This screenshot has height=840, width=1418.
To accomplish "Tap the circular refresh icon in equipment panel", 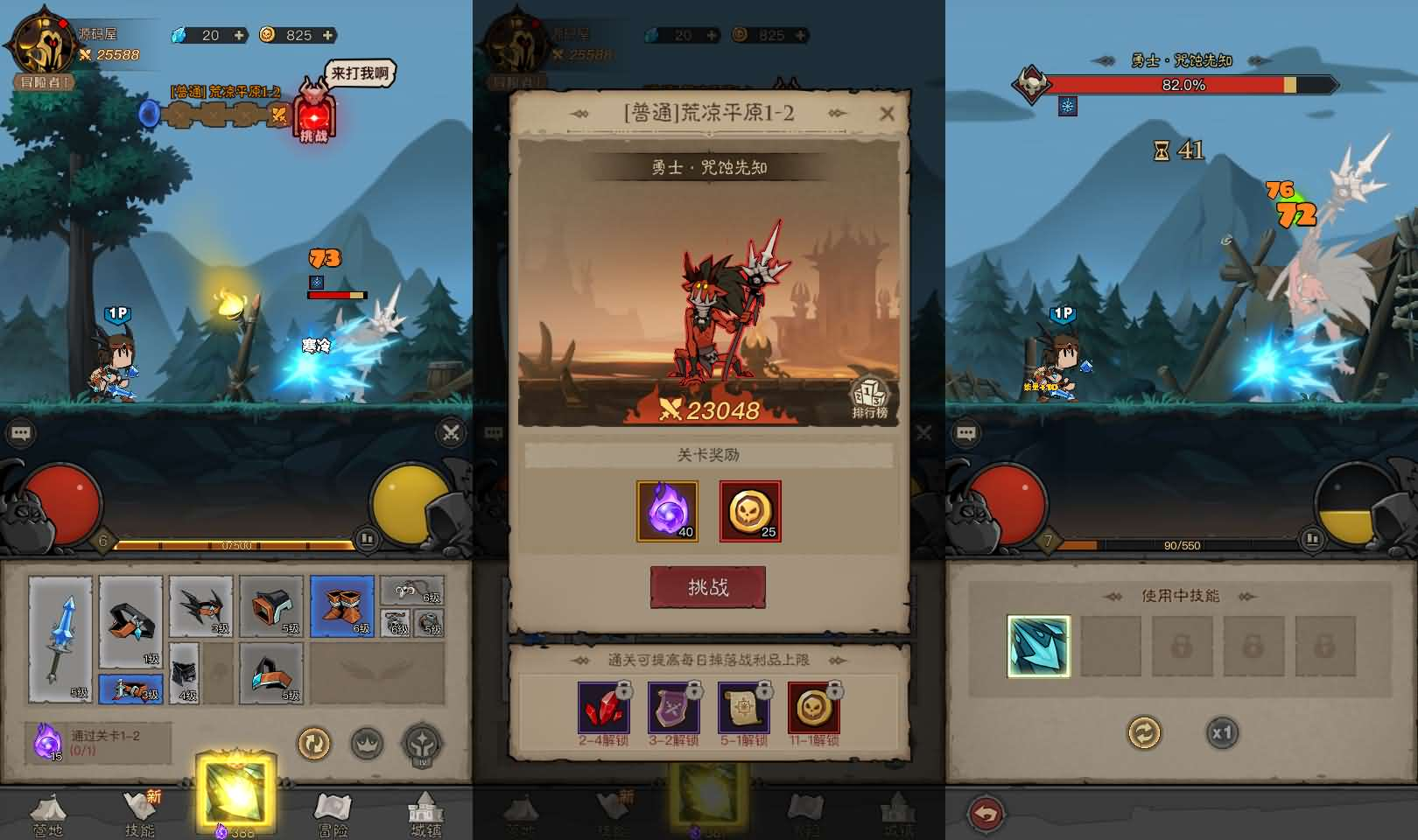I will pos(315,744).
